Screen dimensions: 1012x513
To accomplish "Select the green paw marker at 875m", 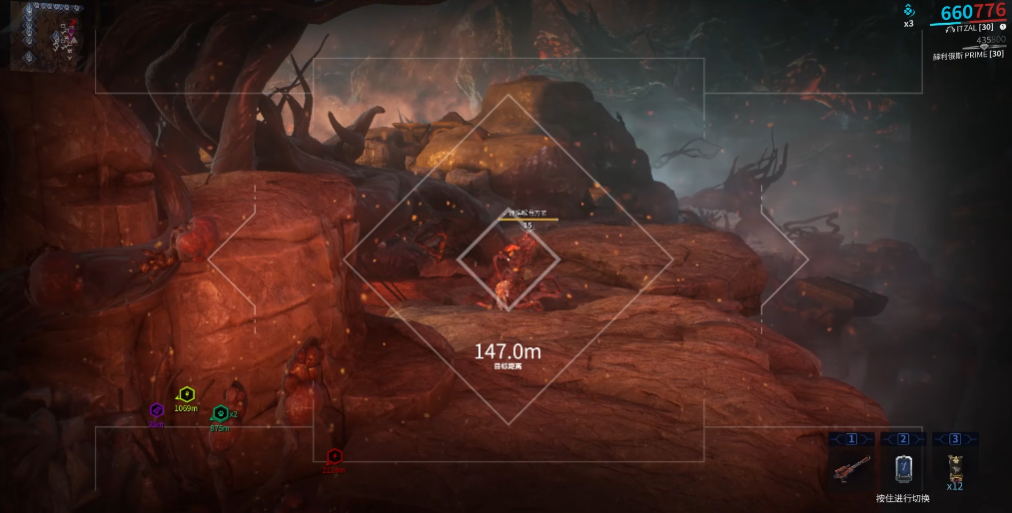I will (x=220, y=412).
